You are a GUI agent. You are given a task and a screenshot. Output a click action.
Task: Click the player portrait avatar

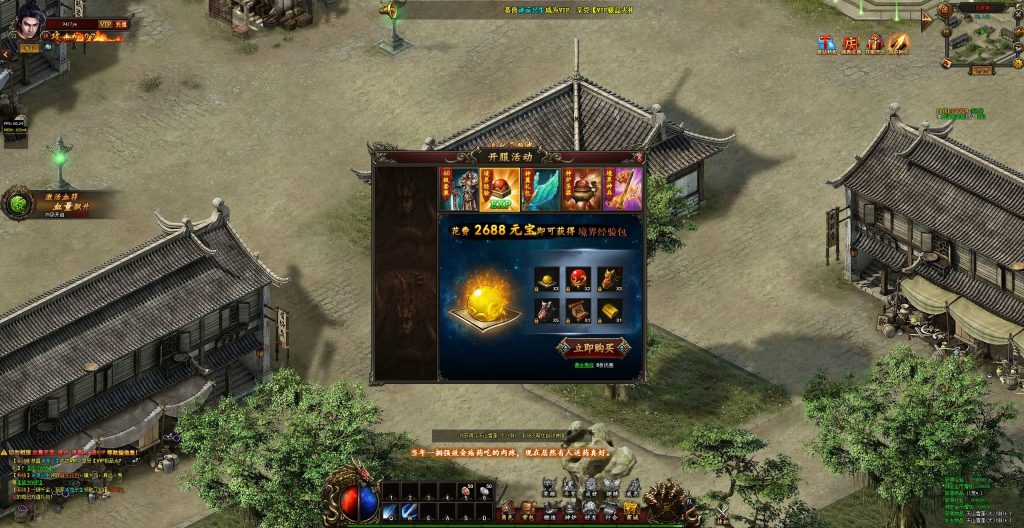point(26,21)
